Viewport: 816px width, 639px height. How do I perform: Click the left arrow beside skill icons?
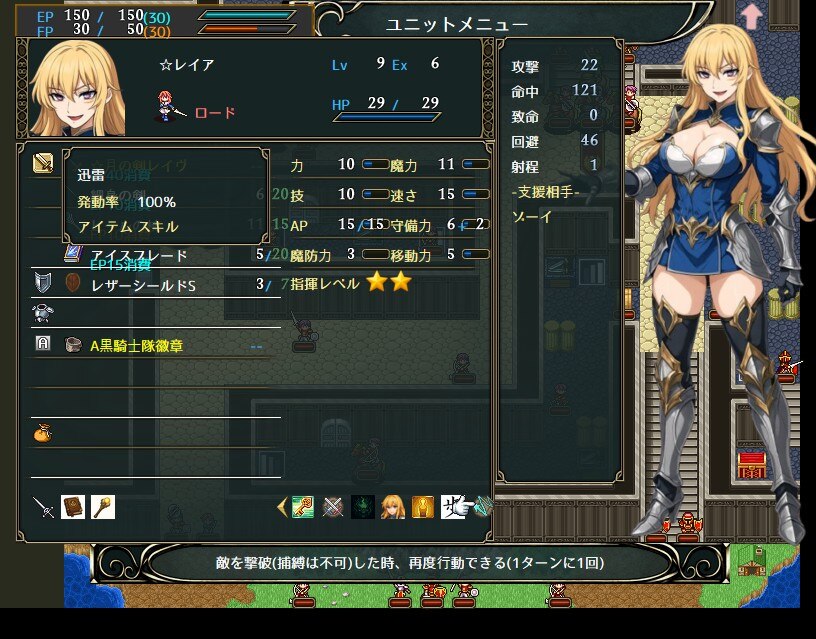tap(281, 508)
